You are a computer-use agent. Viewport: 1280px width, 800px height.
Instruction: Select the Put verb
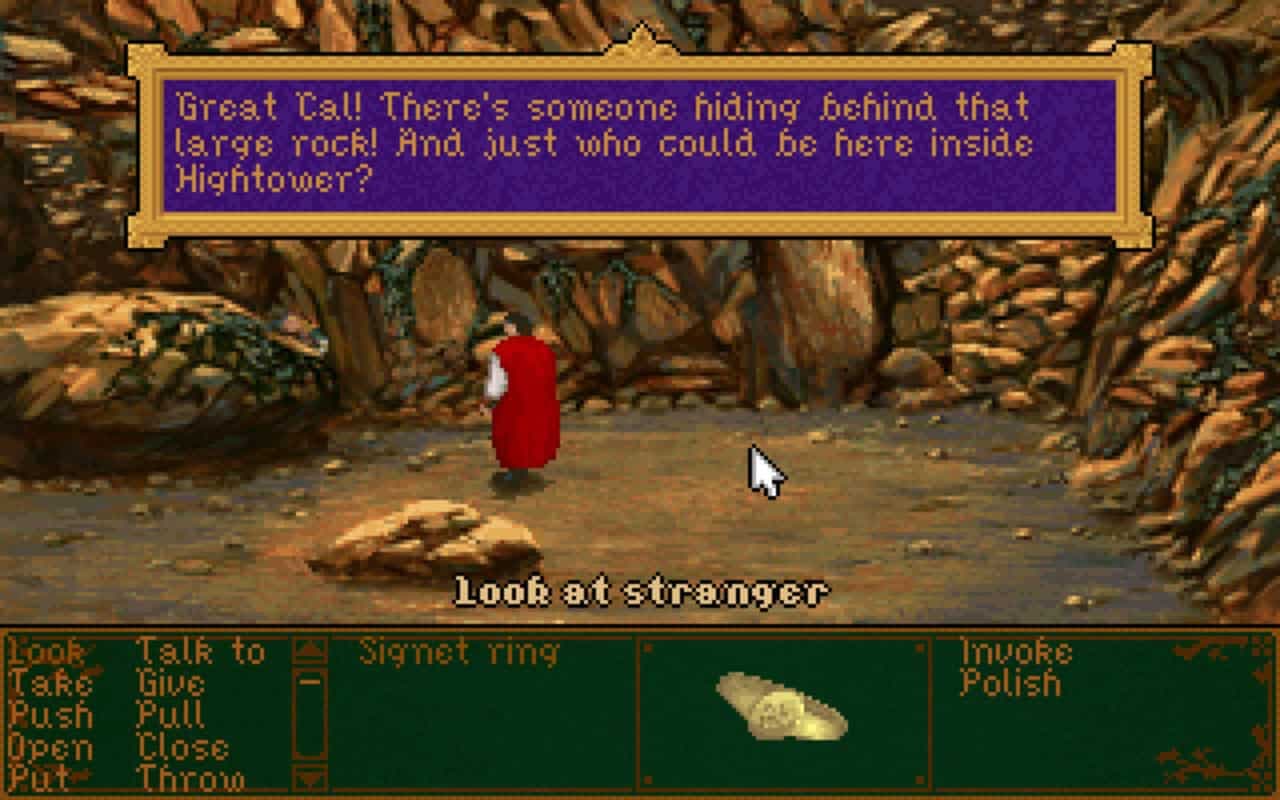(40, 778)
